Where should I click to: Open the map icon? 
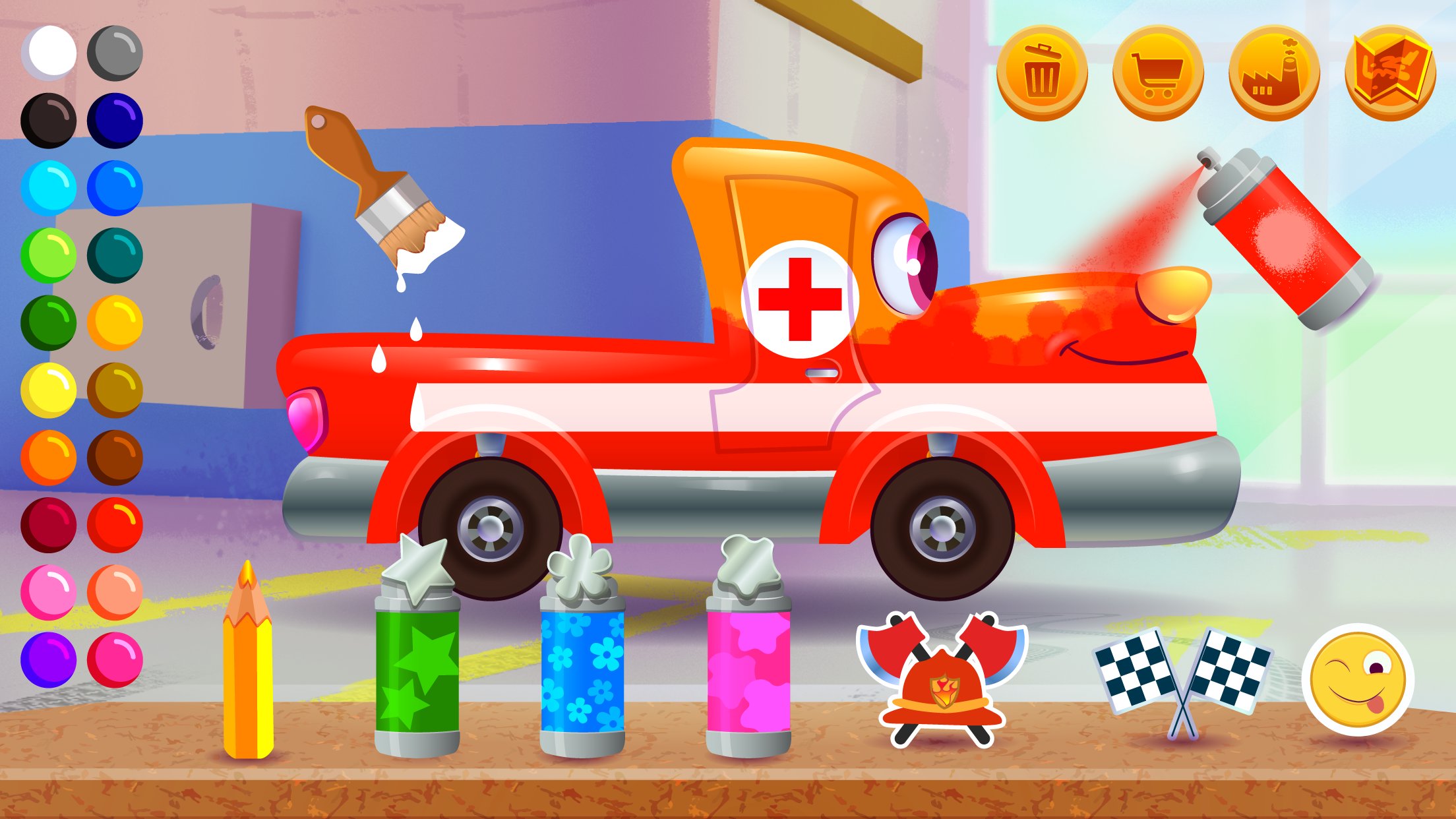click(x=1391, y=69)
